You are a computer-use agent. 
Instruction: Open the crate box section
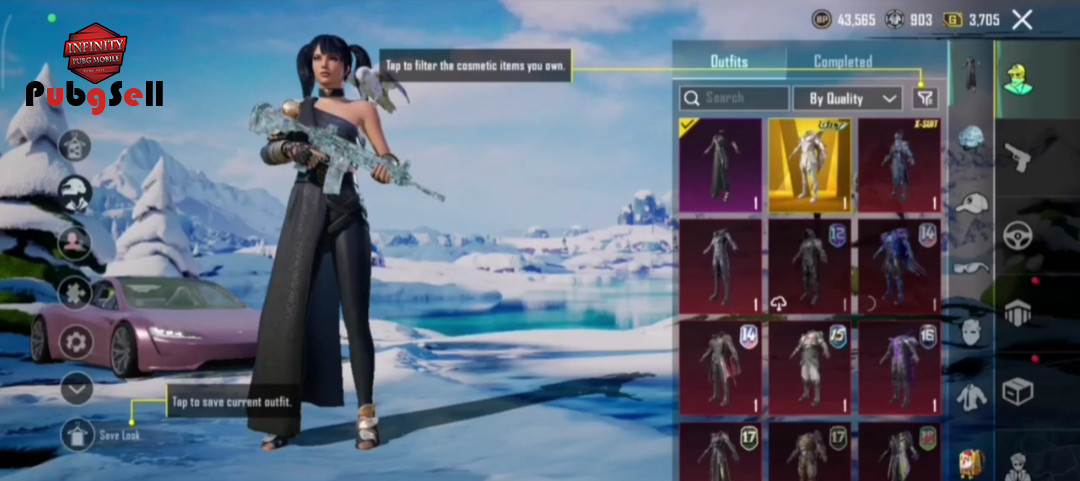[x=1019, y=390]
